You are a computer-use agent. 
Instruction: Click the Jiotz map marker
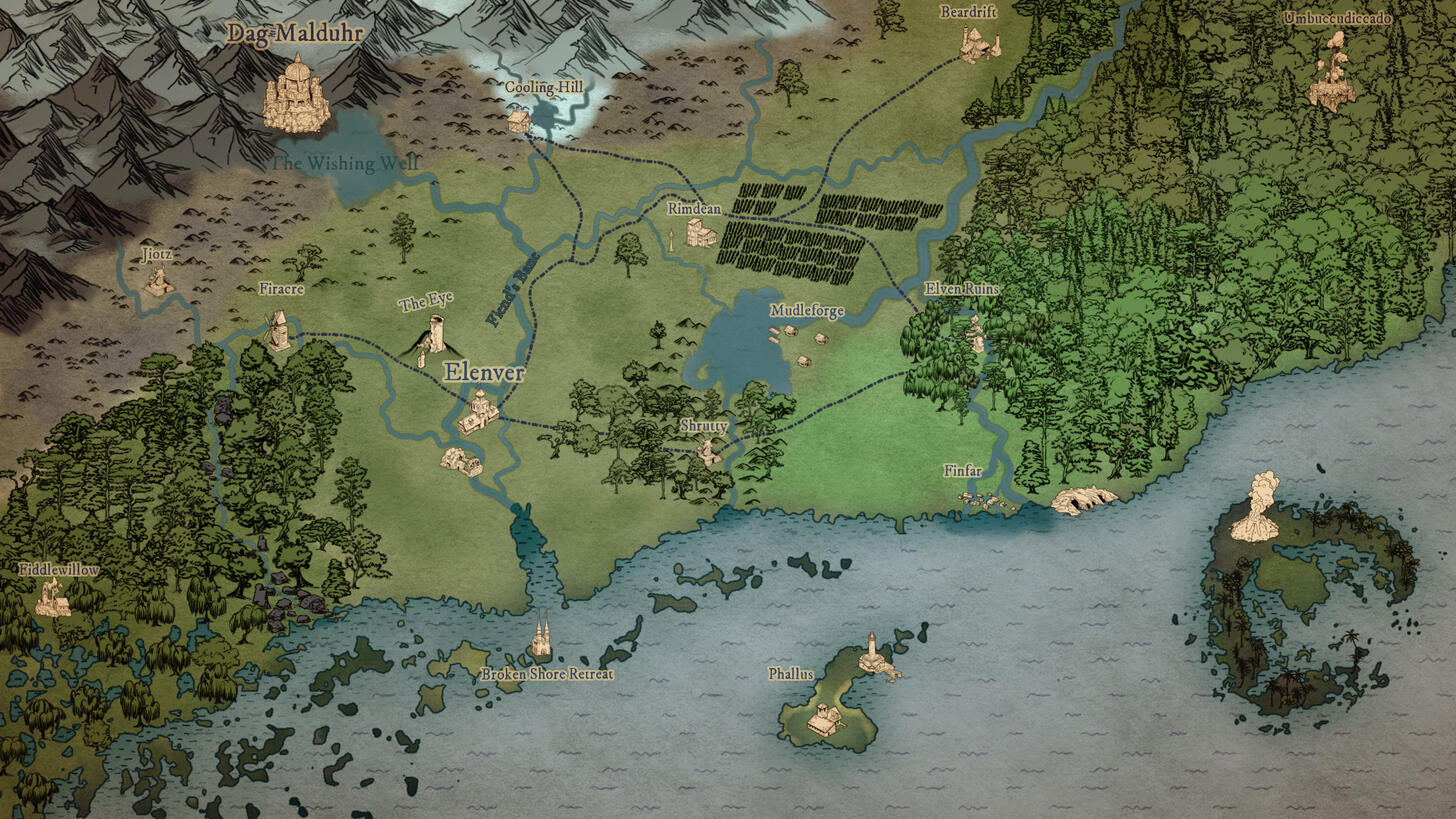156,281
